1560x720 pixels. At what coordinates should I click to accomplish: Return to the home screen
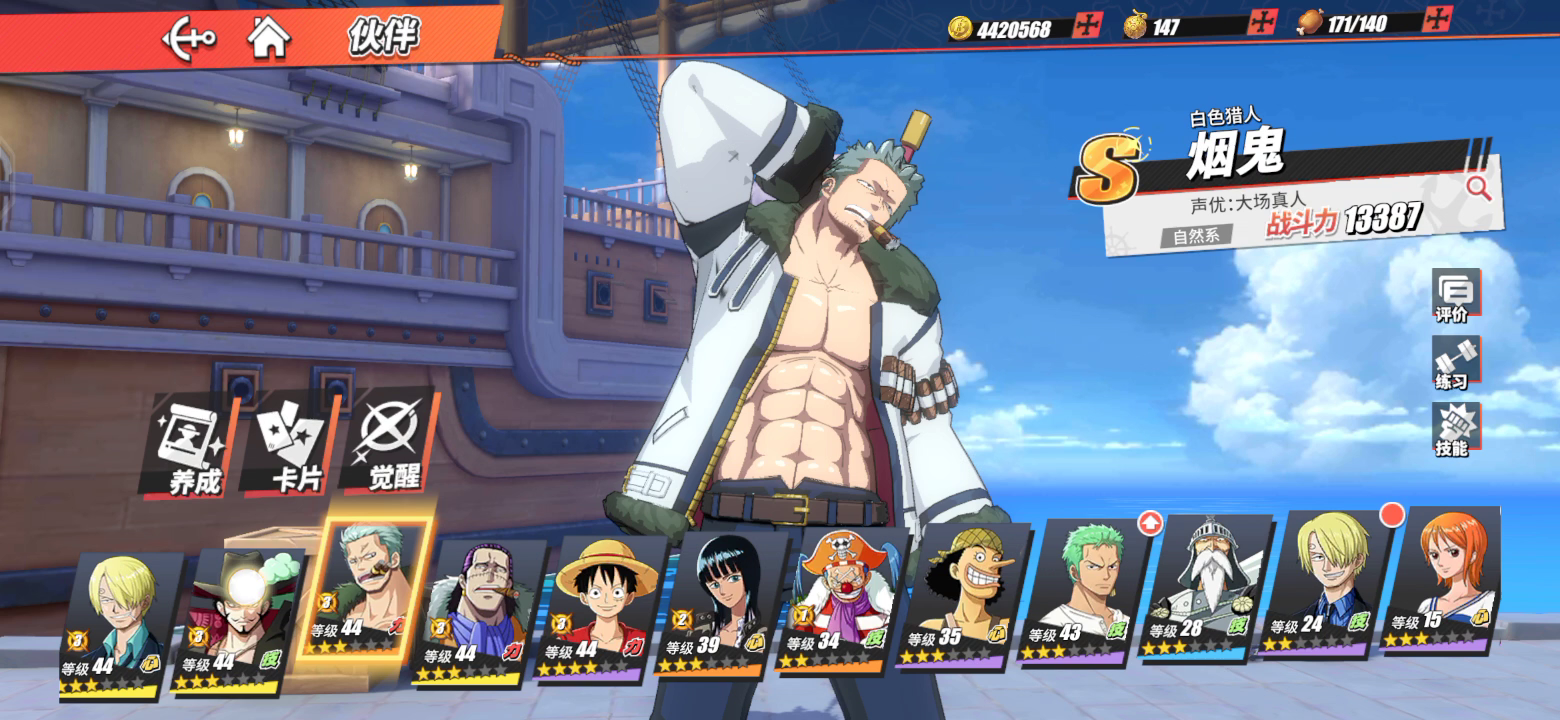269,38
